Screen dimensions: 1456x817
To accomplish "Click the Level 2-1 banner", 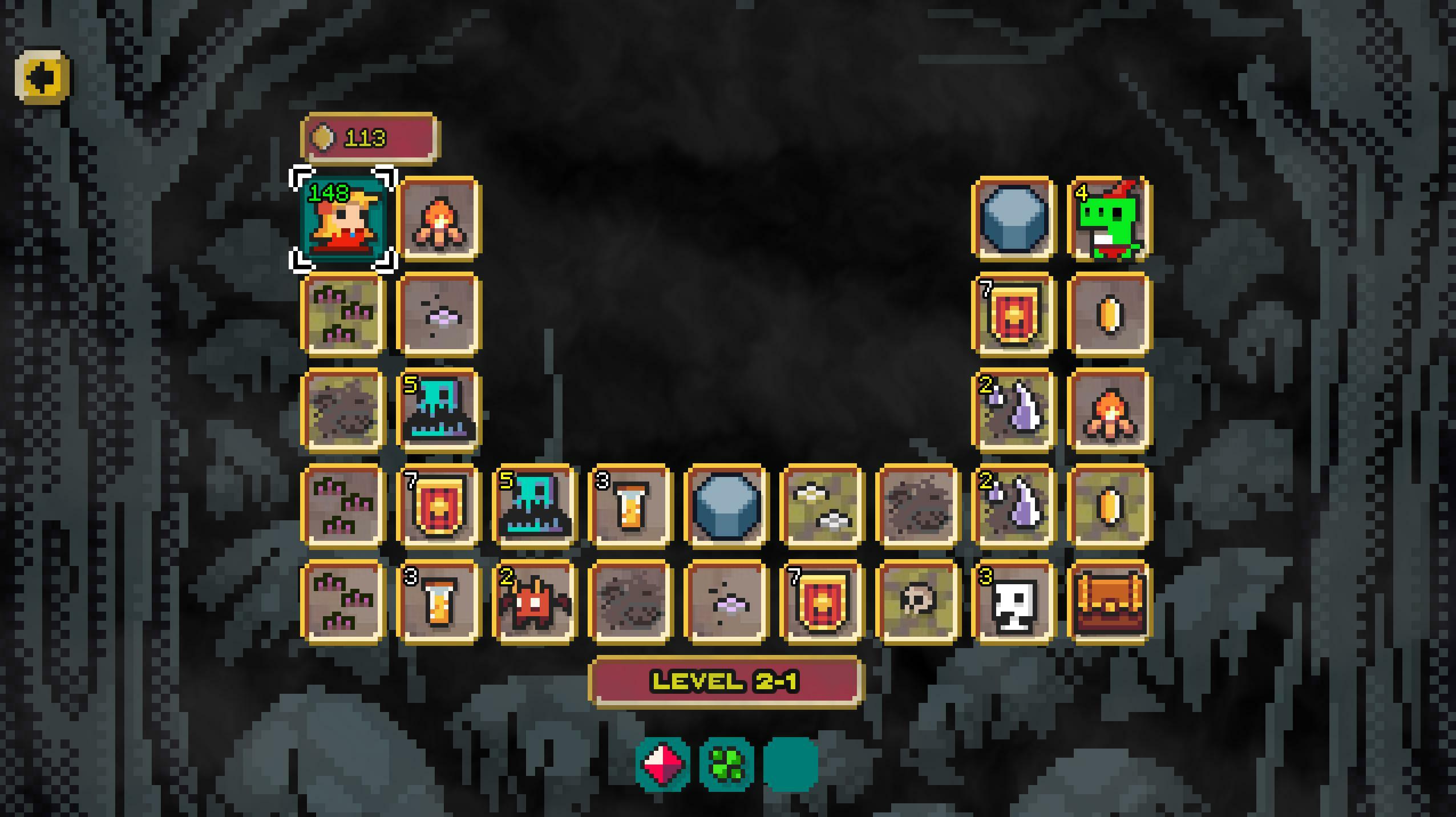I will [x=725, y=681].
